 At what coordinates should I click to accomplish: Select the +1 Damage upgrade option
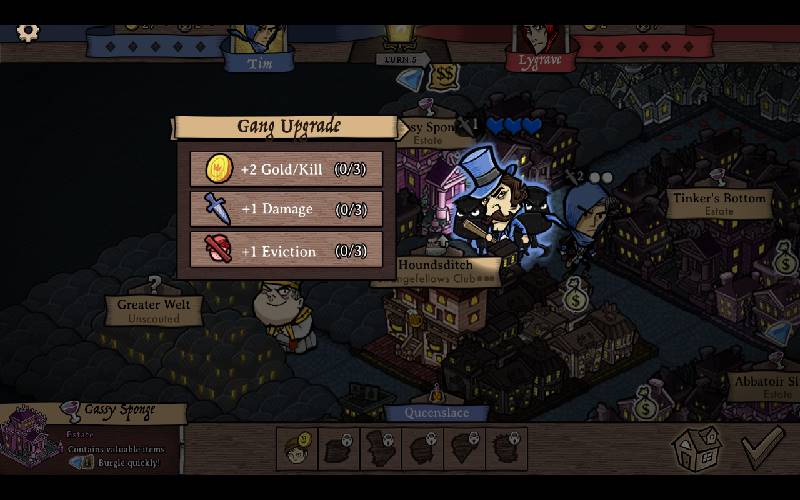point(286,209)
